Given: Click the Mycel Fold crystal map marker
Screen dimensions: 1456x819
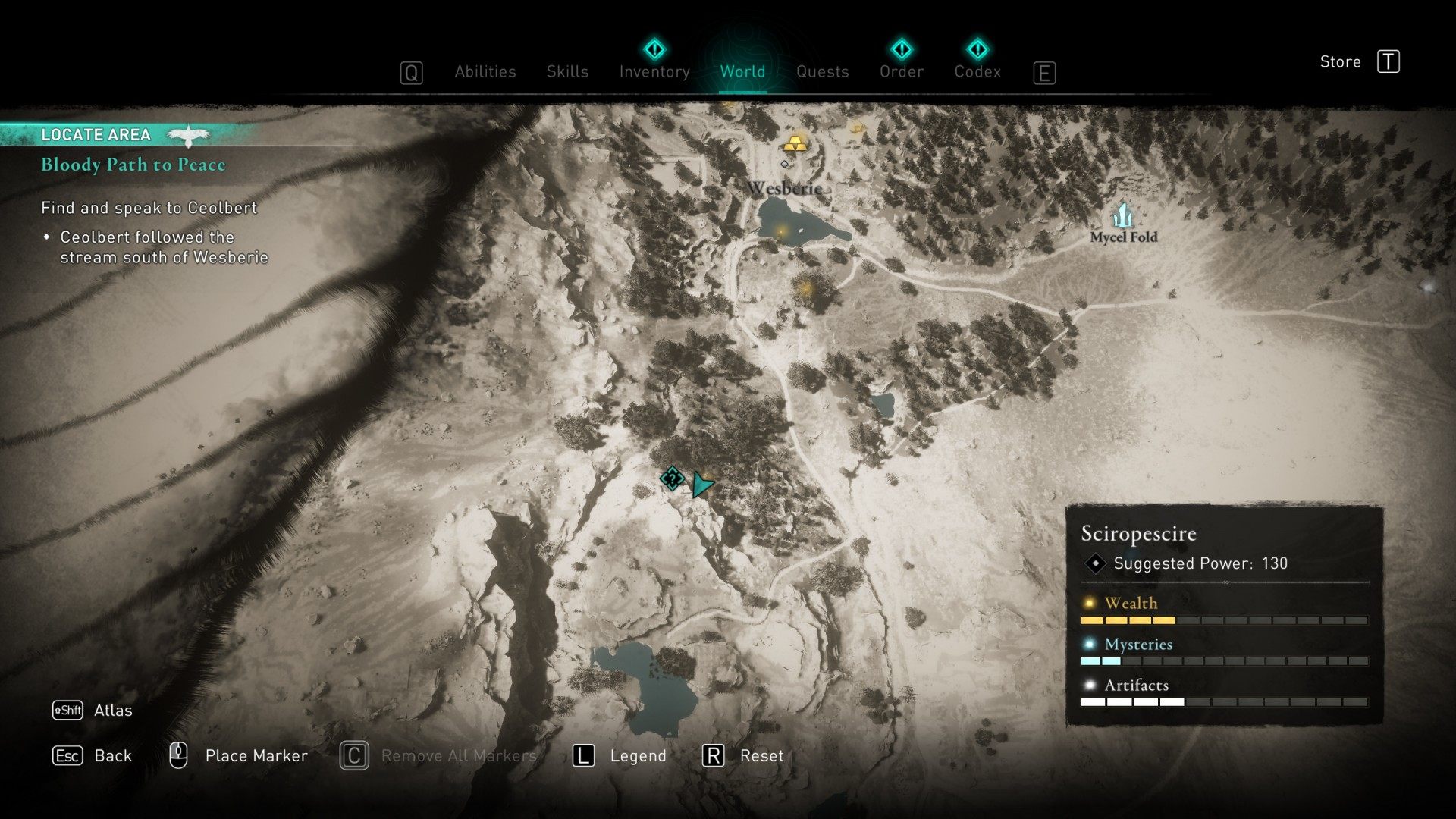Looking at the screenshot, I should 1123,215.
